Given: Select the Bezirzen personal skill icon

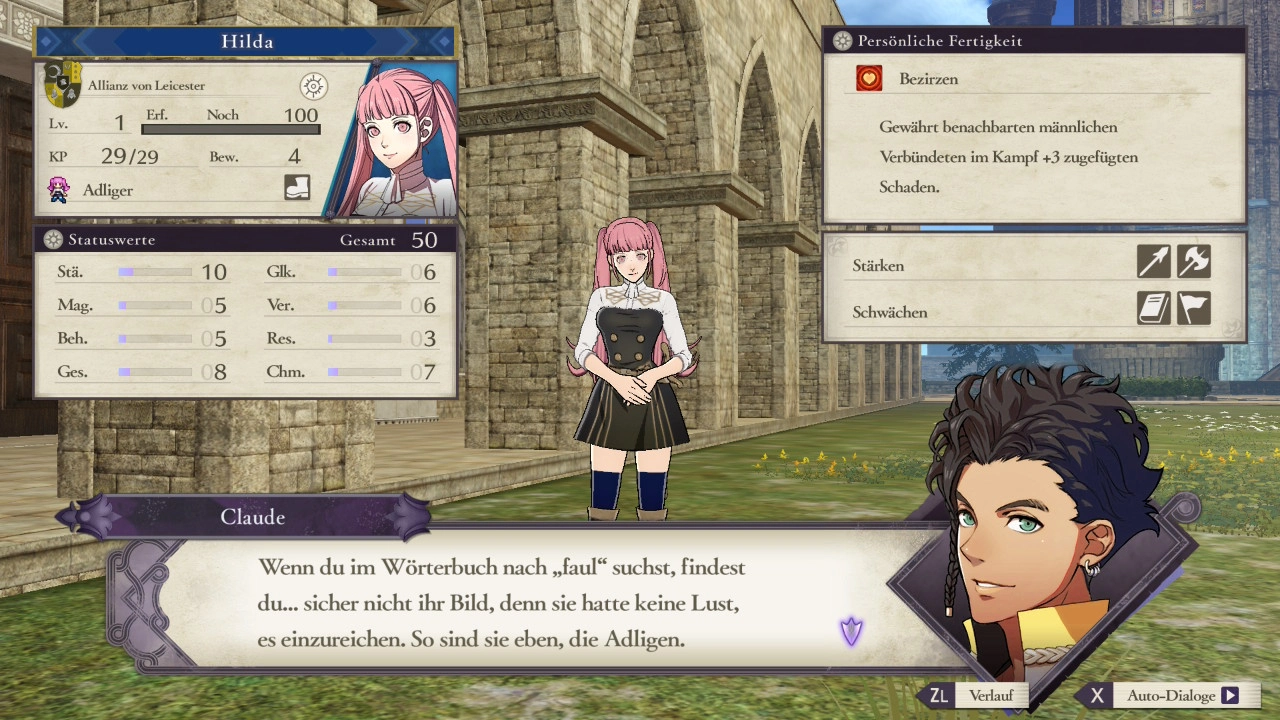Looking at the screenshot, I should (x=869, y=79).
